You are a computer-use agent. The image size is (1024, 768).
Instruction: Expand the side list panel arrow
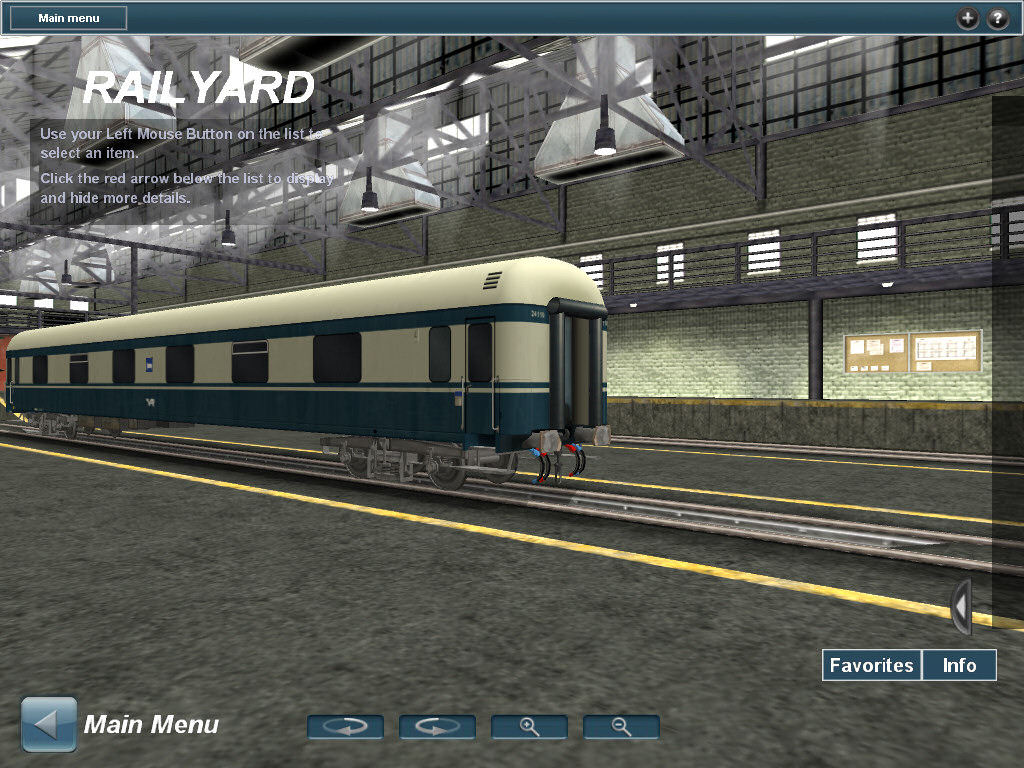pos(960,606)
